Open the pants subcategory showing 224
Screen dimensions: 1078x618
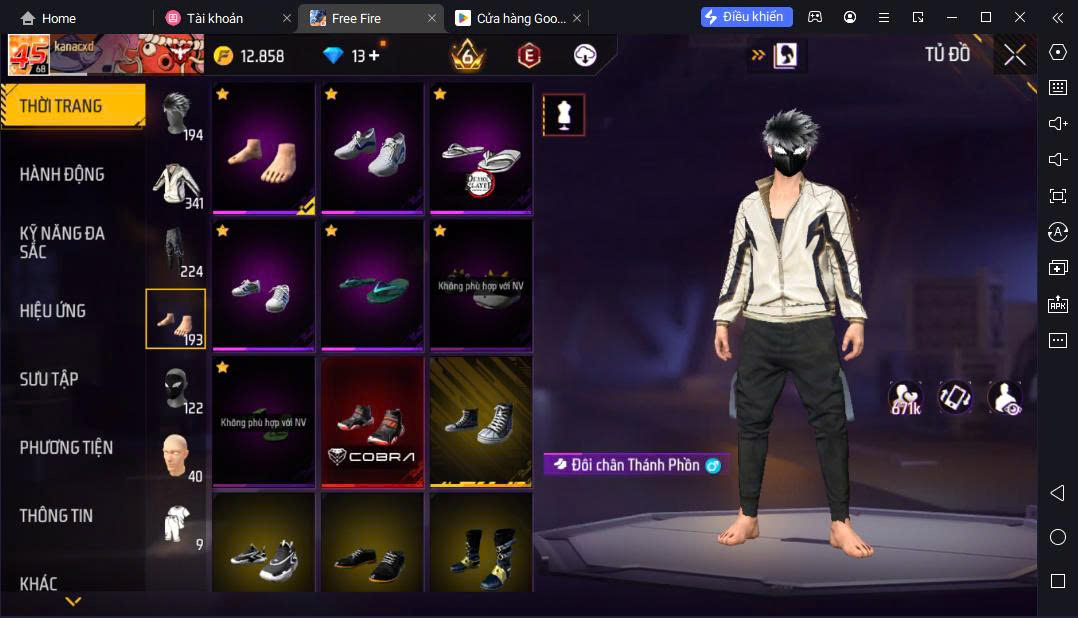tap(177, 251)
